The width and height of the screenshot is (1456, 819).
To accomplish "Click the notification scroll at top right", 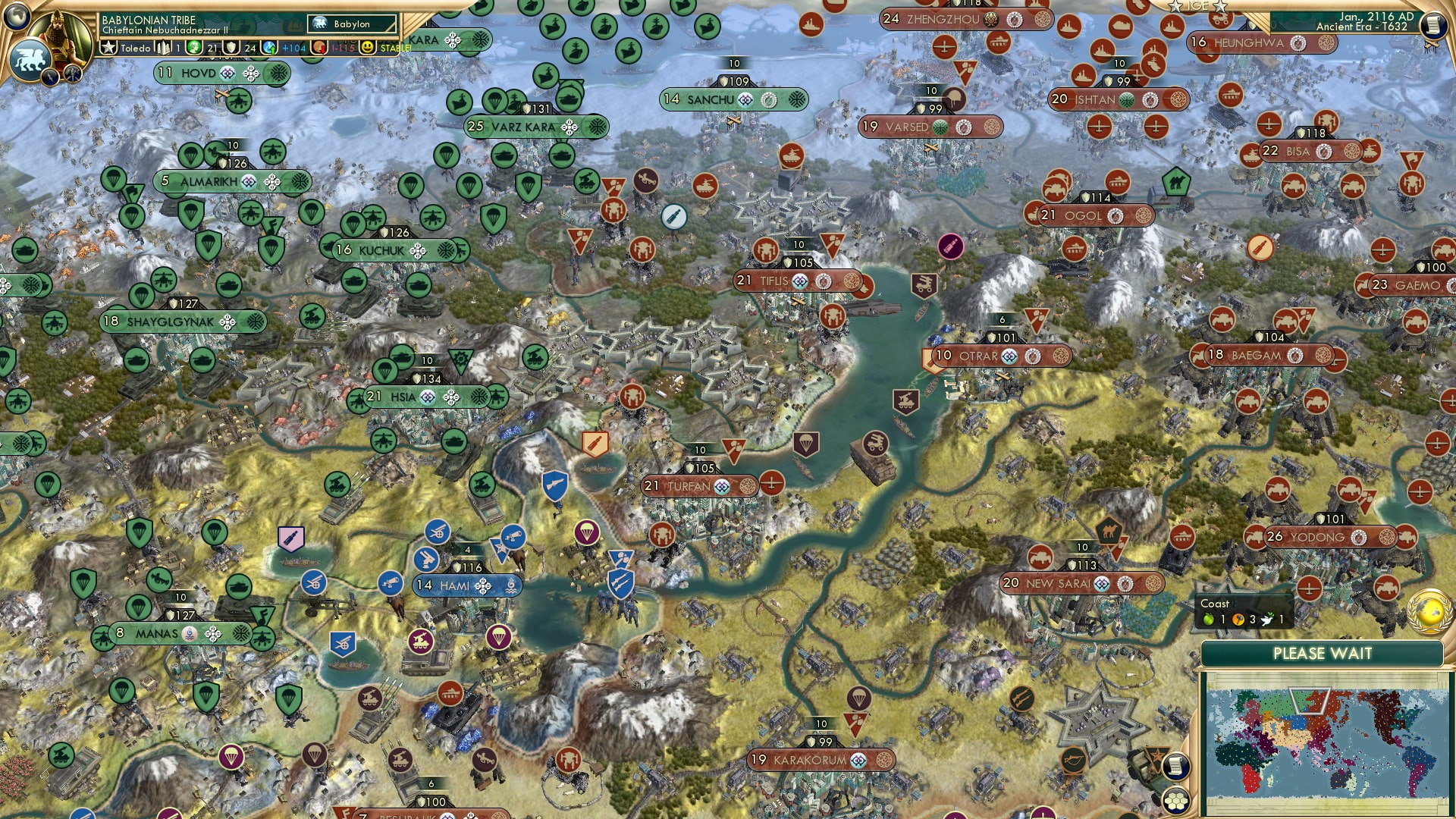I will coord(1432,24).
